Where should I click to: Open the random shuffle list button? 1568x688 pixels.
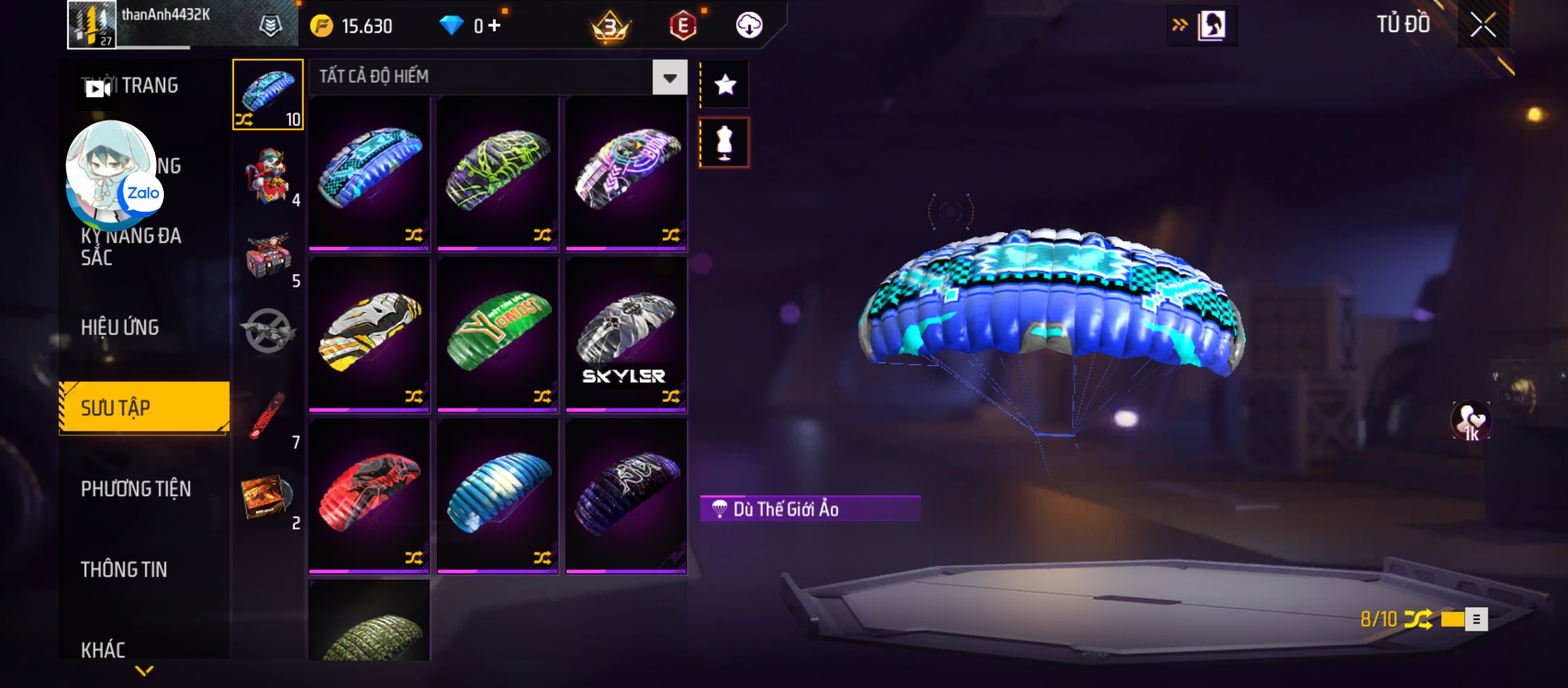click(1476, 619)
